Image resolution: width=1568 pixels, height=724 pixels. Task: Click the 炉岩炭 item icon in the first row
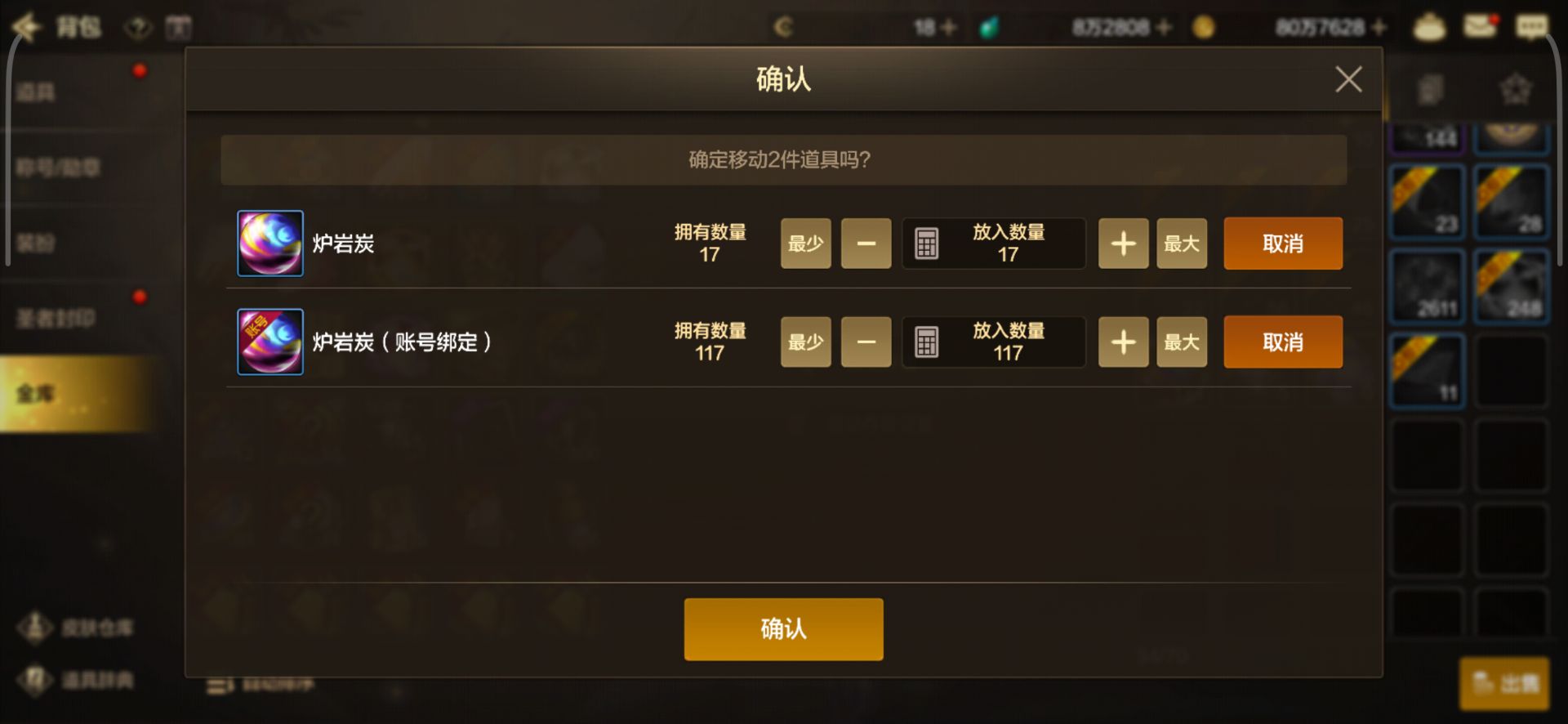[x=270, y=243]
